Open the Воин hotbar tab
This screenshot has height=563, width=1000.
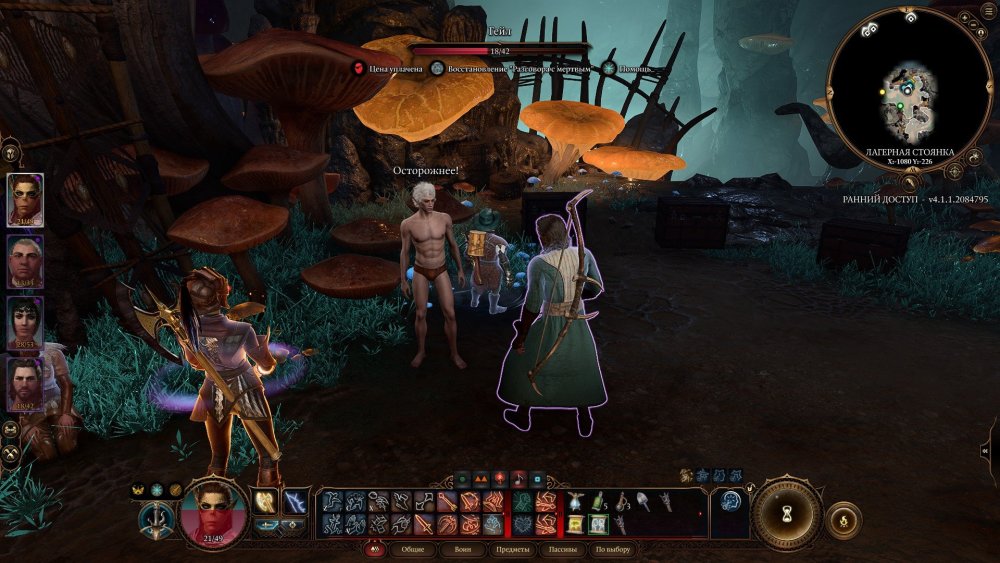tap(464, 550)
